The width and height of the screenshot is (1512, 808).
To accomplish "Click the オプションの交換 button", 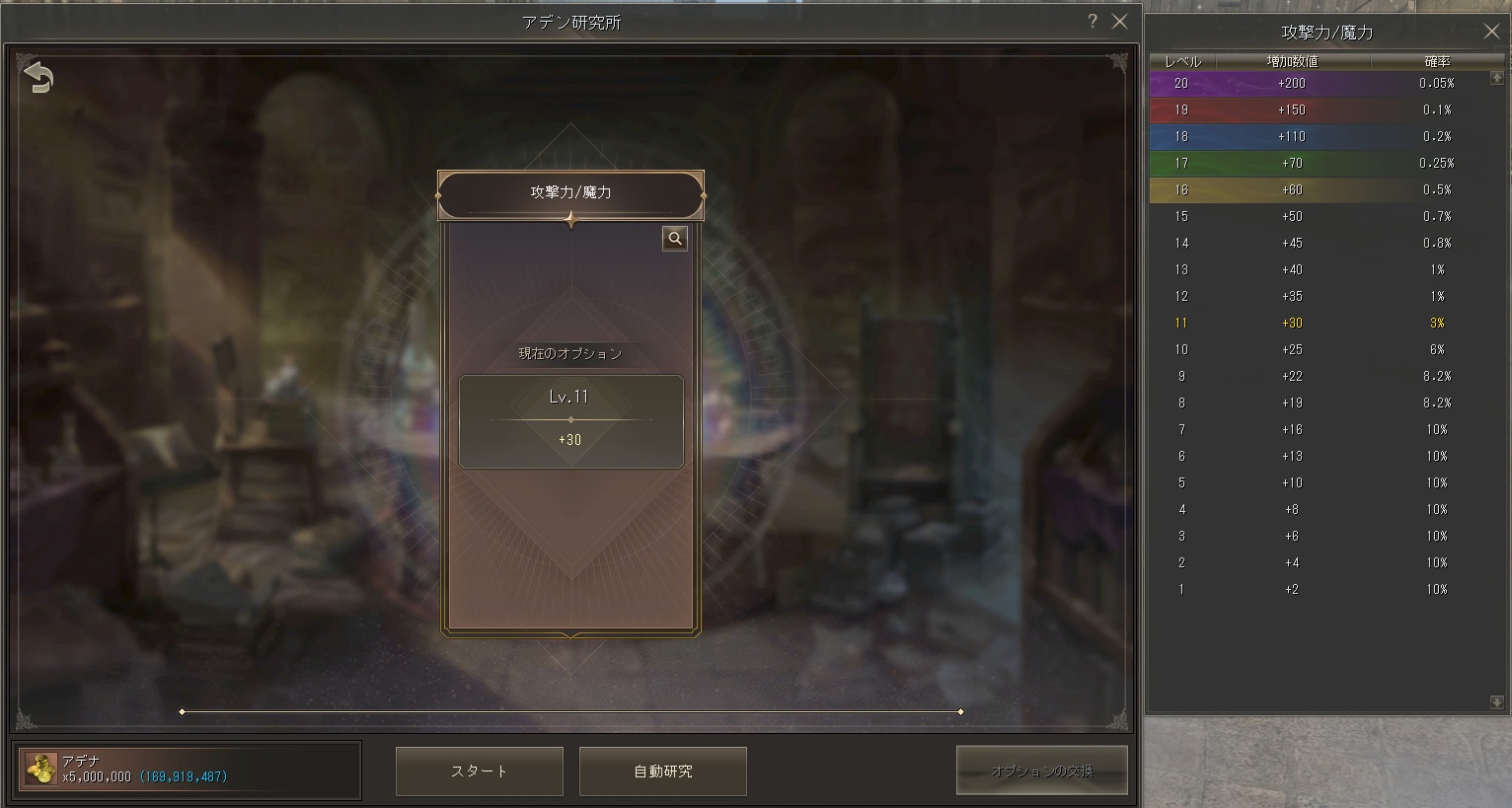I will pos(1042,771).
